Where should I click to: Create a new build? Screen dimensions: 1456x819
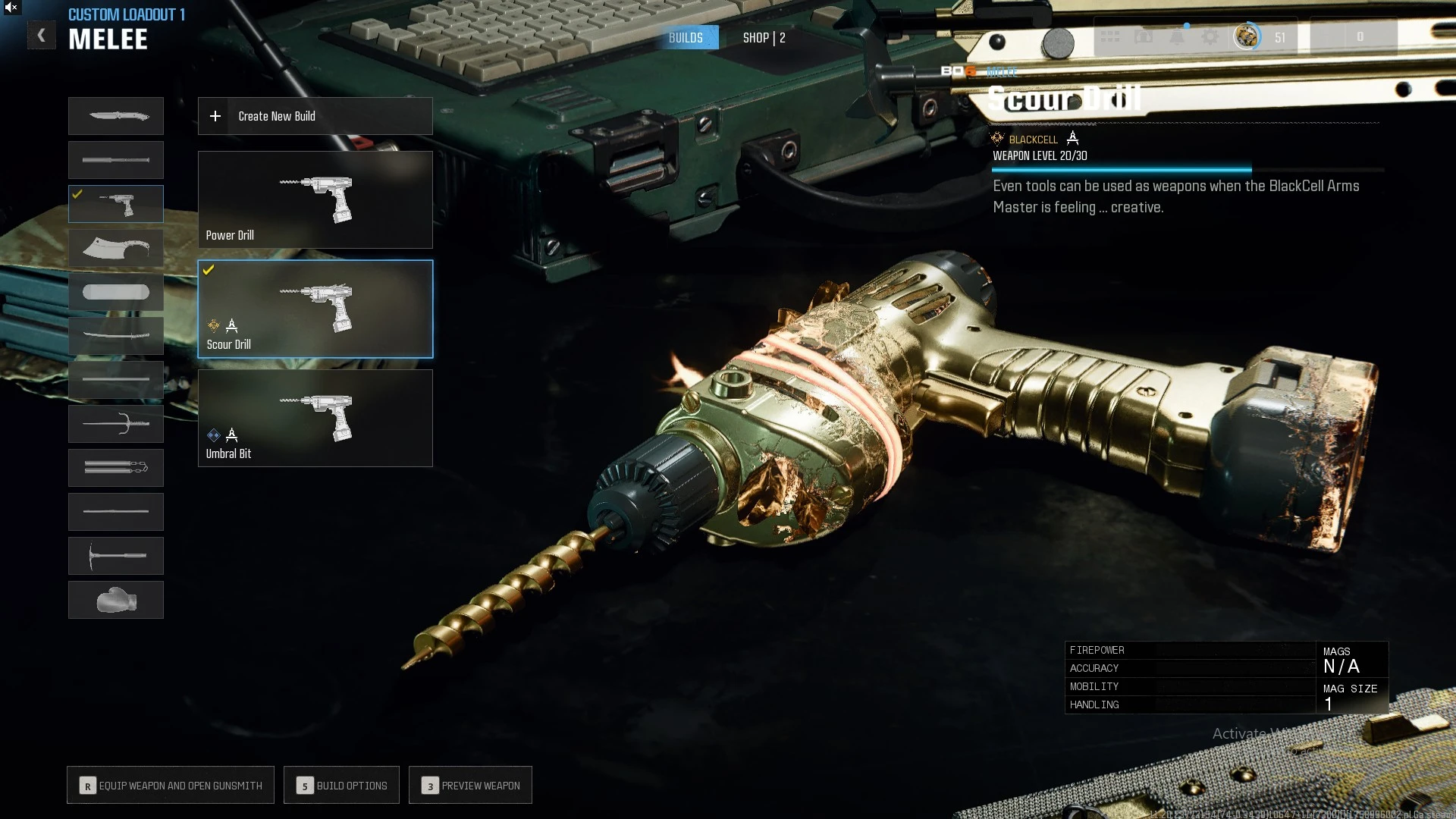pos(315,116)
